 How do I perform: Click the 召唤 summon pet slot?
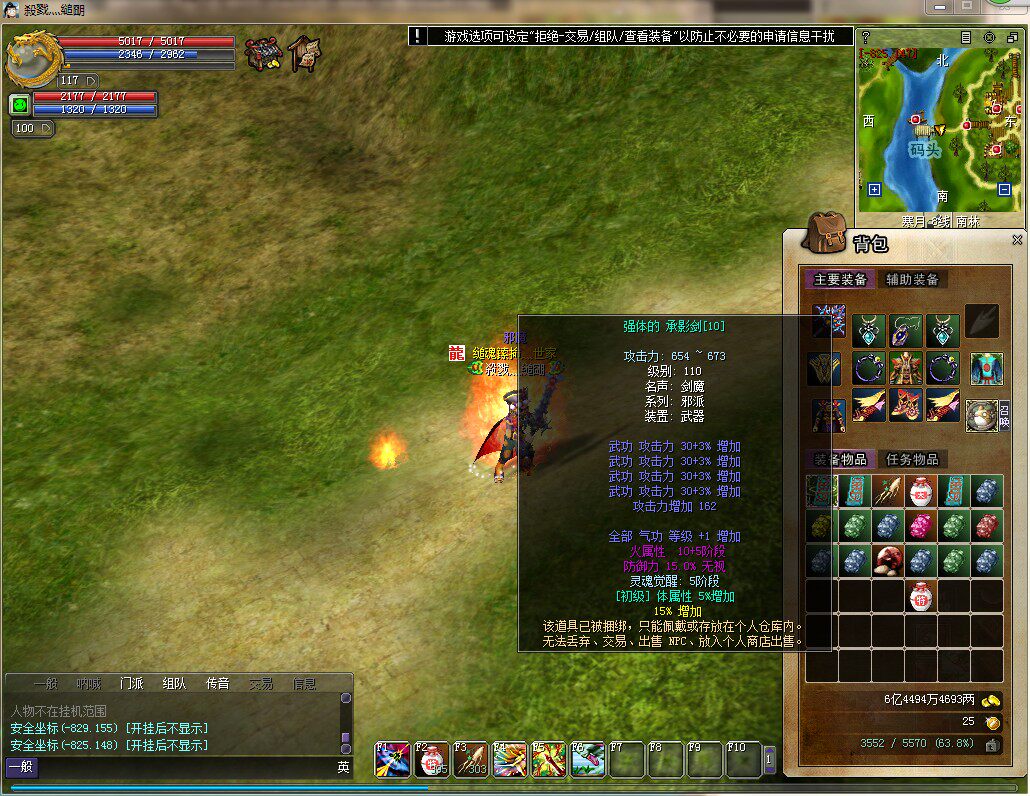(x=982, y=415)
